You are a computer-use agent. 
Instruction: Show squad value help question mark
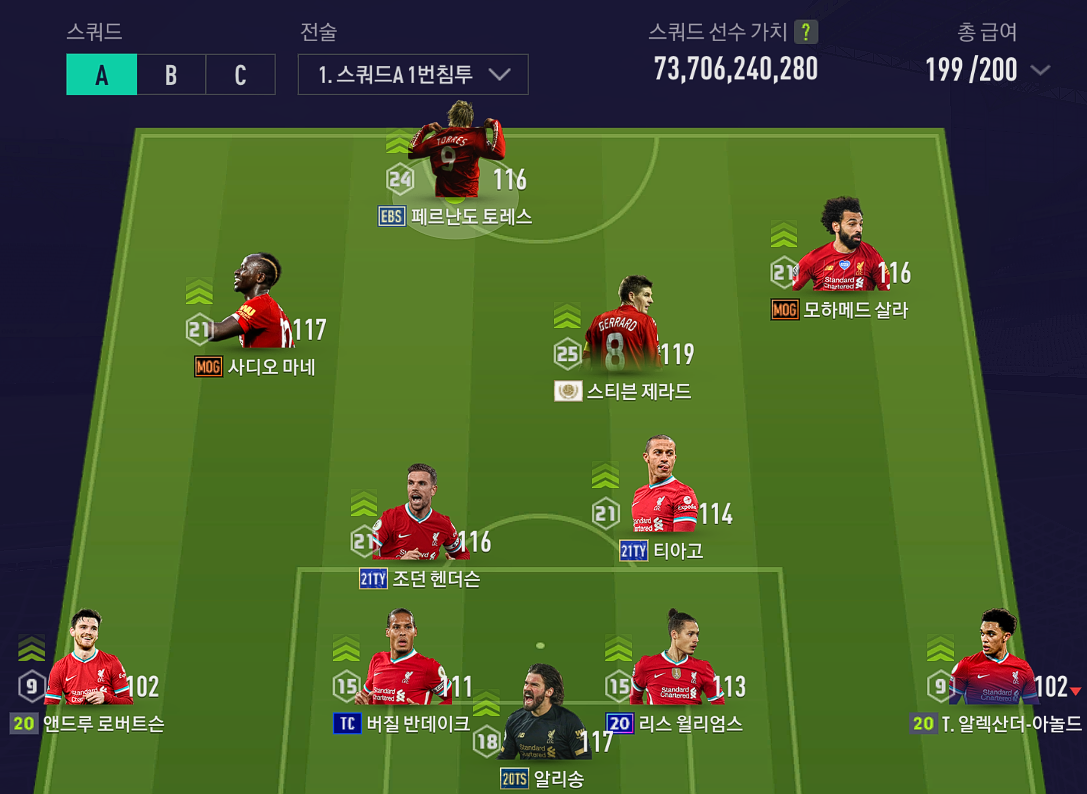tap(805, 32)
